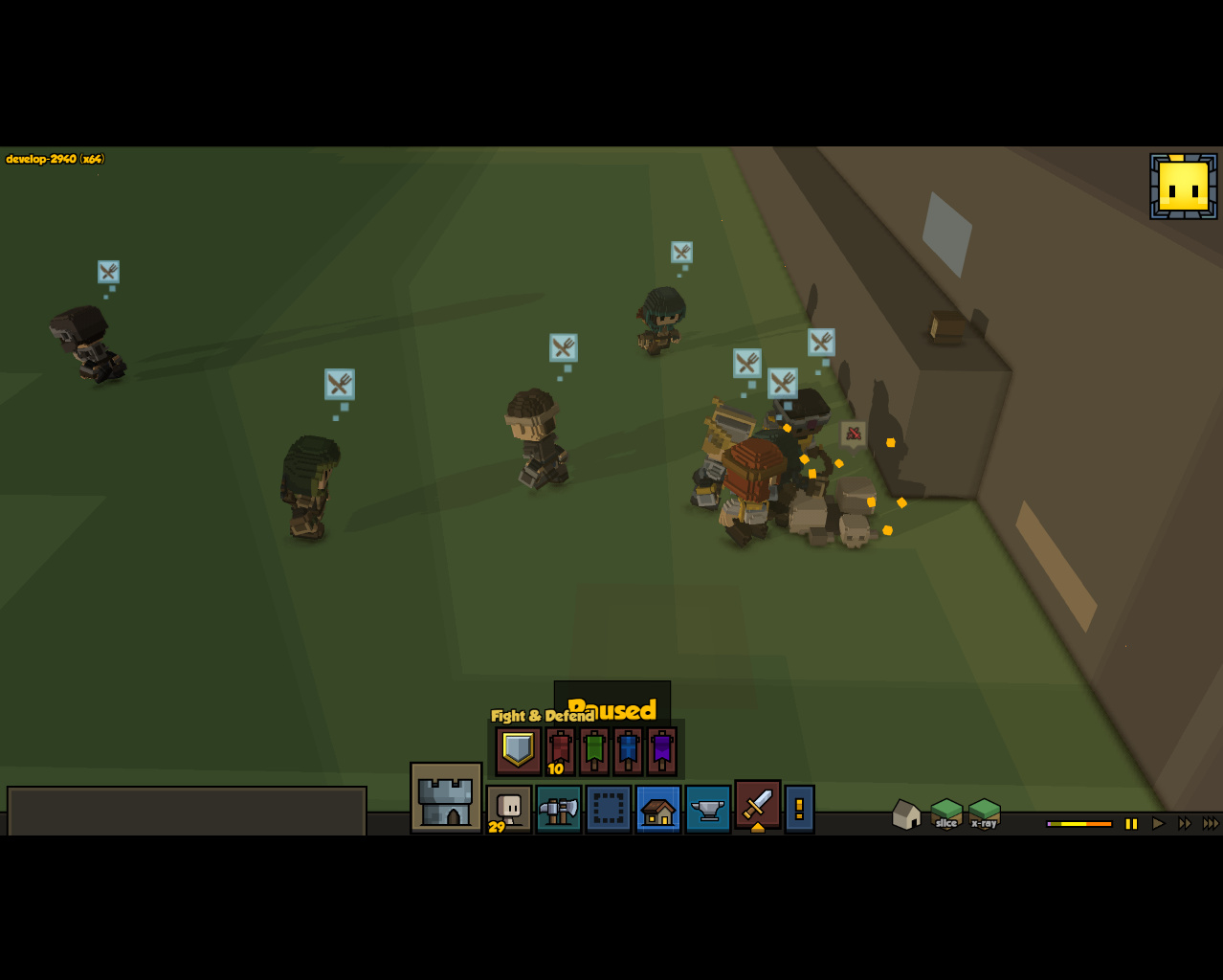The image size is (1223, 980).
Task: Open the harvest tools menu with hammer and axe
Action: (x=559, y=810)
